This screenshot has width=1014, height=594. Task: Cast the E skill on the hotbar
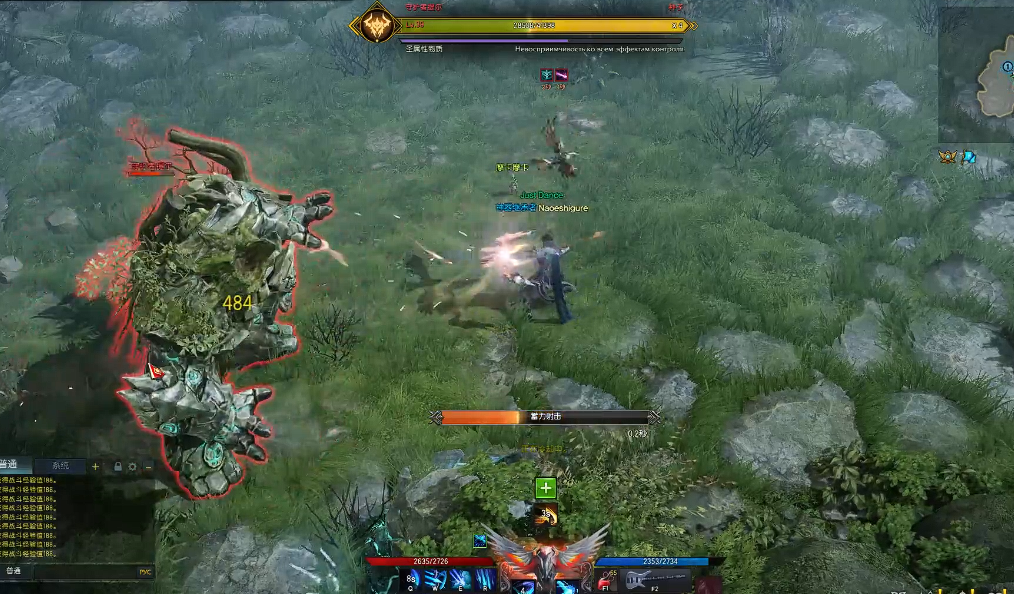(459, 580)
